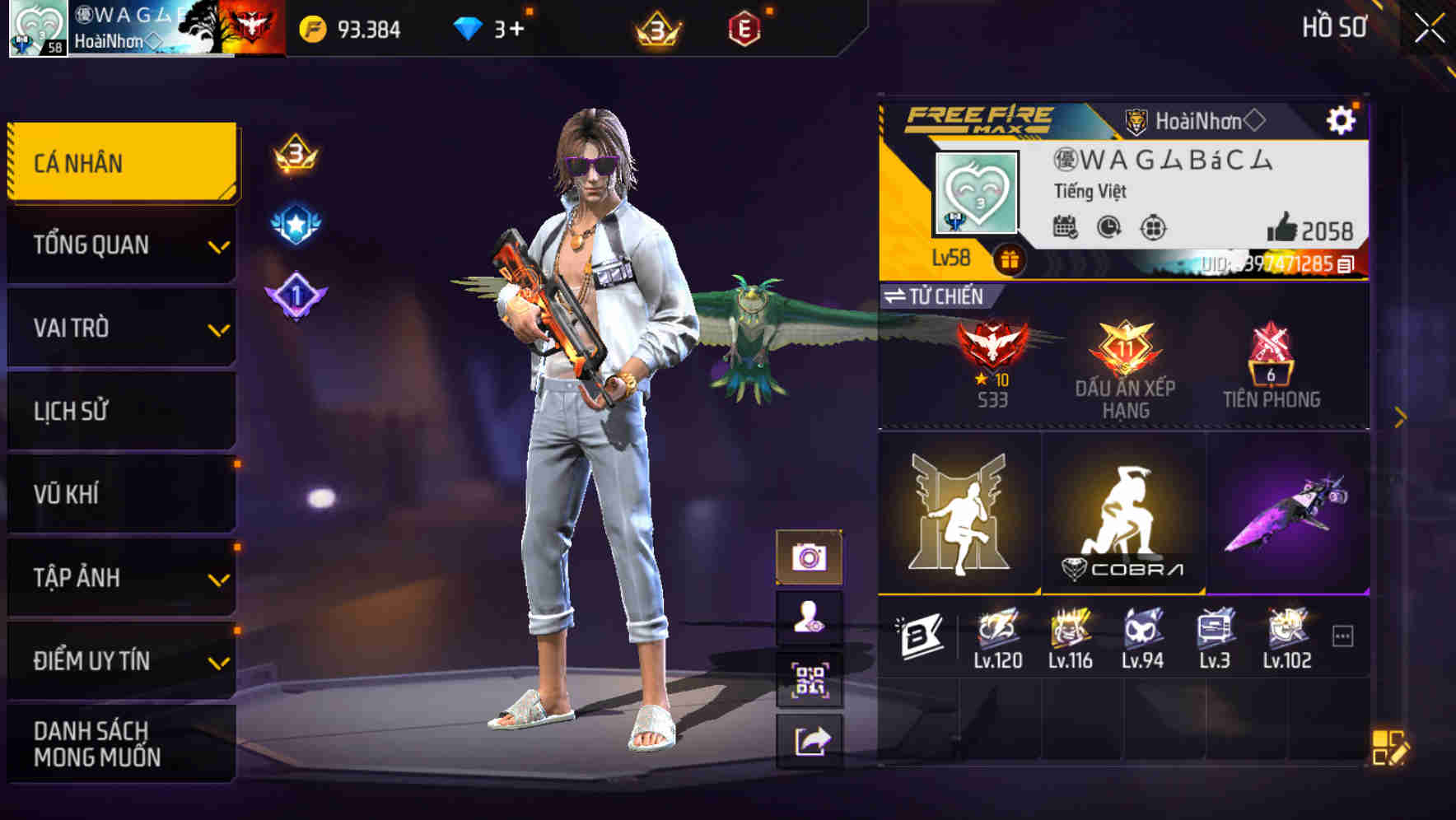The image size is (1456, 820).
Task: Open the VŨ KHÍ tab
Action: [121, 494]
